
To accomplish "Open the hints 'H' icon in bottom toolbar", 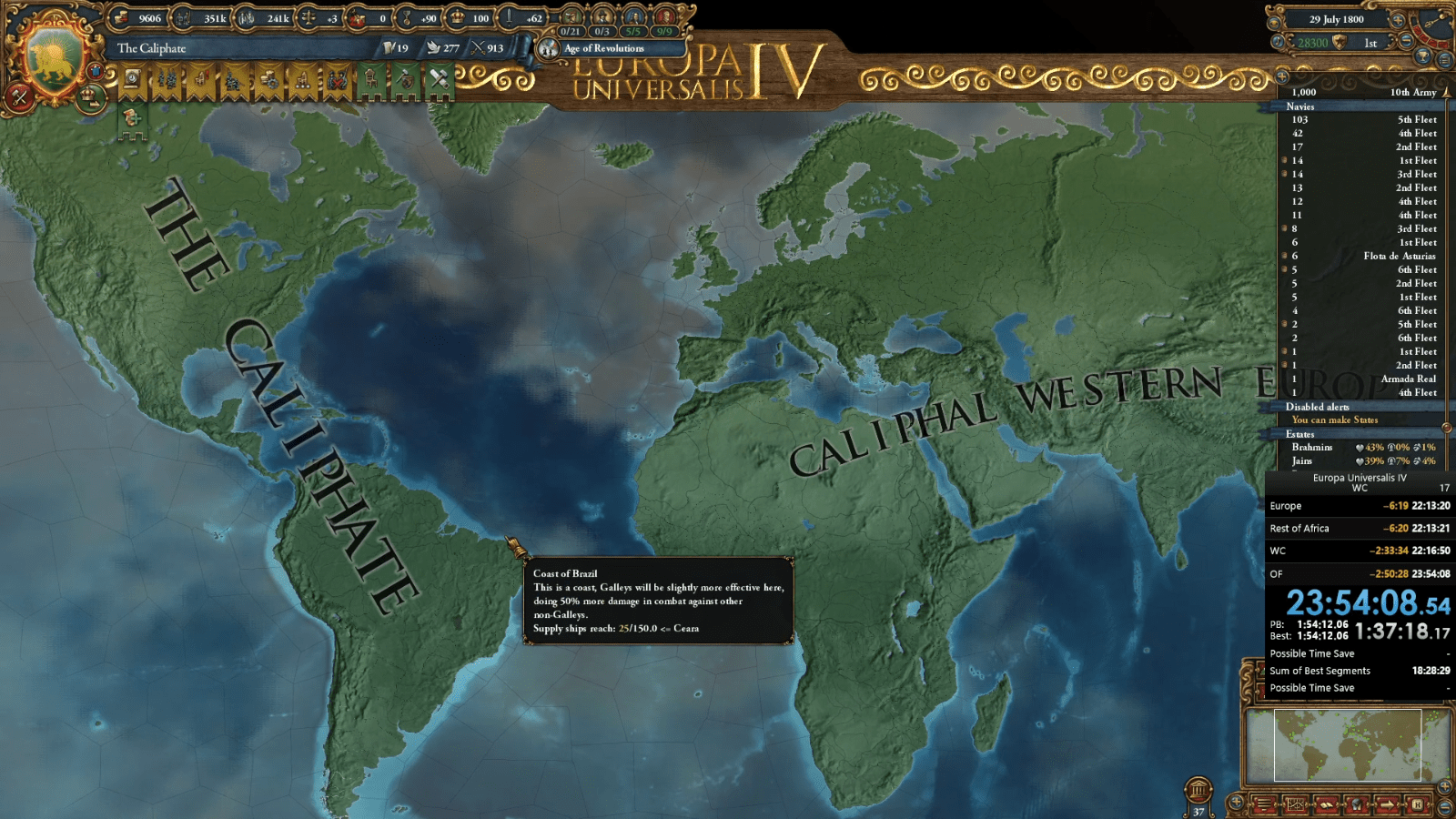I will click(1418, 804).
